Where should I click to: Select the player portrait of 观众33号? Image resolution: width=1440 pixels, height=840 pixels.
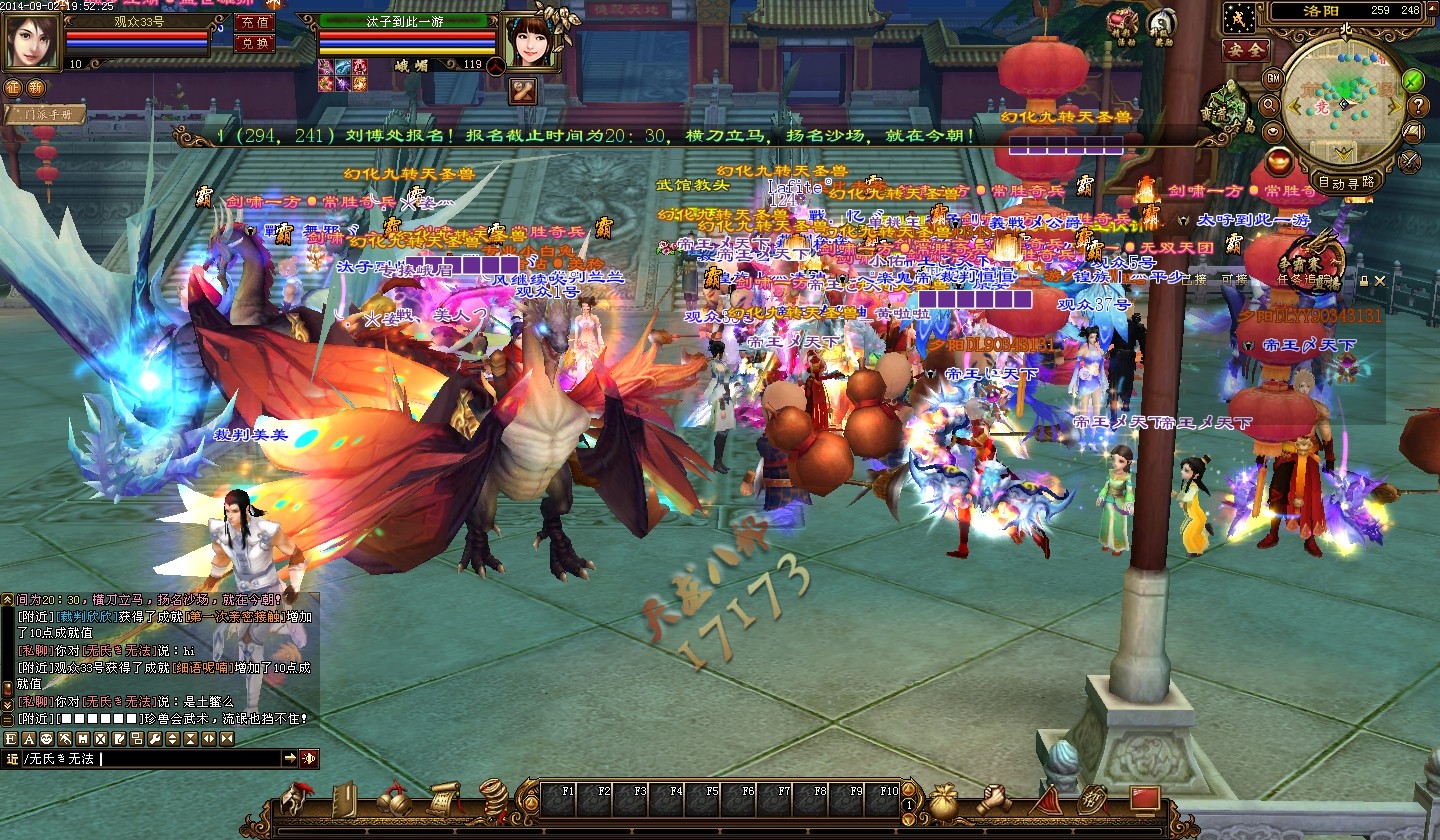click(32, 40)
